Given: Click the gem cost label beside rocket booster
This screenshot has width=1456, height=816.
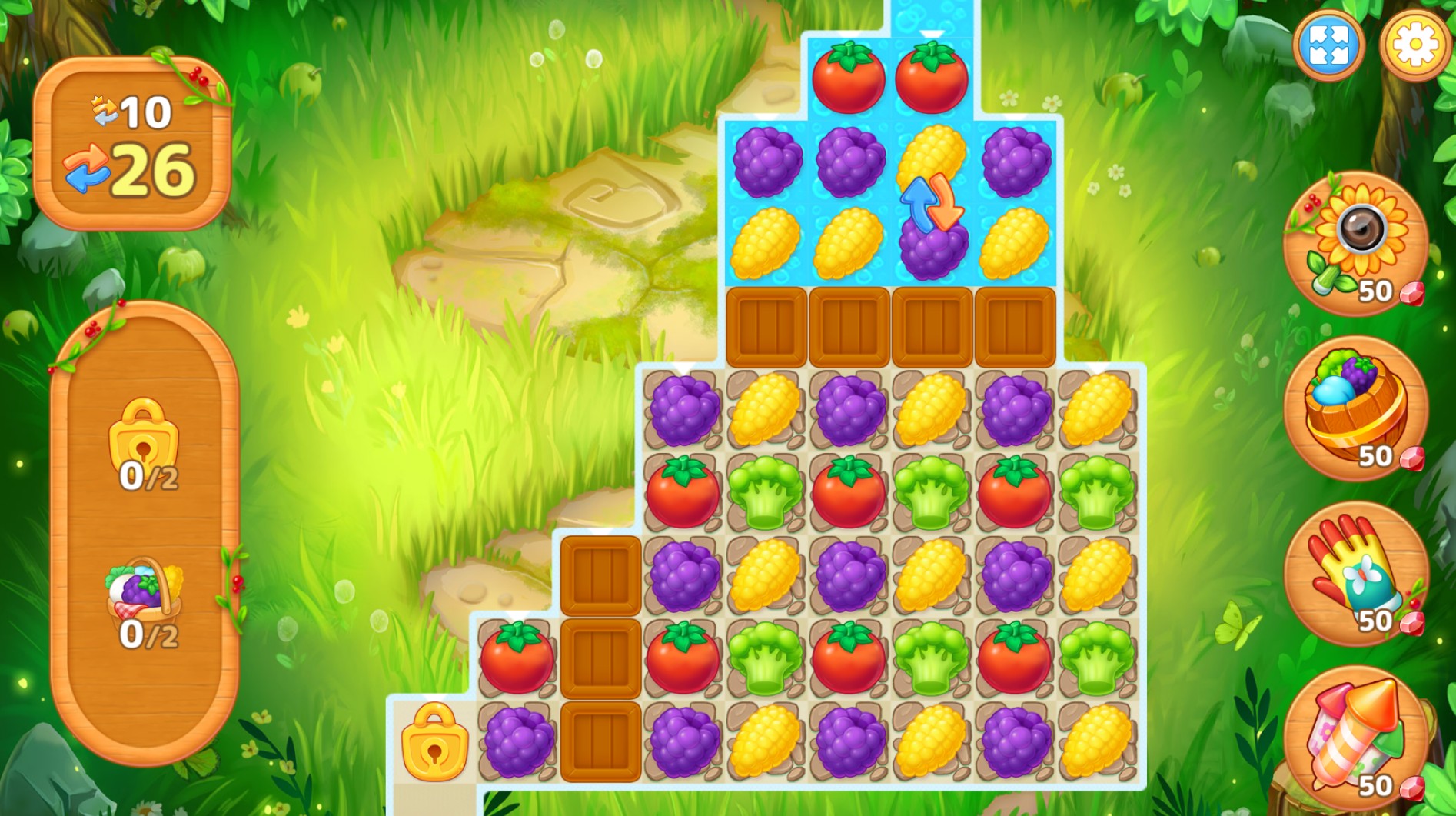Looking at the screenshot, I should pyautogui.click(x=1385, y=788).
